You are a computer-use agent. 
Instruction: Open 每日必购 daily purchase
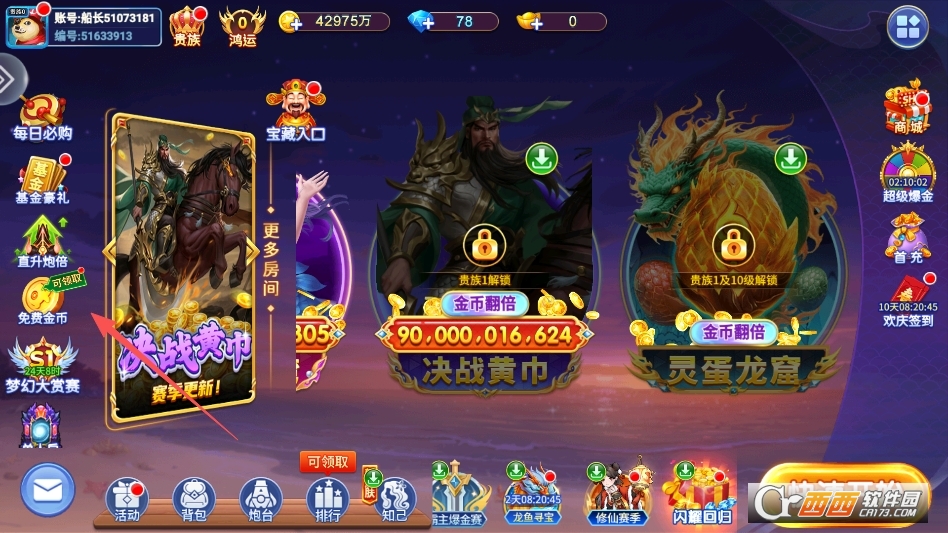[x=42, y=116]
